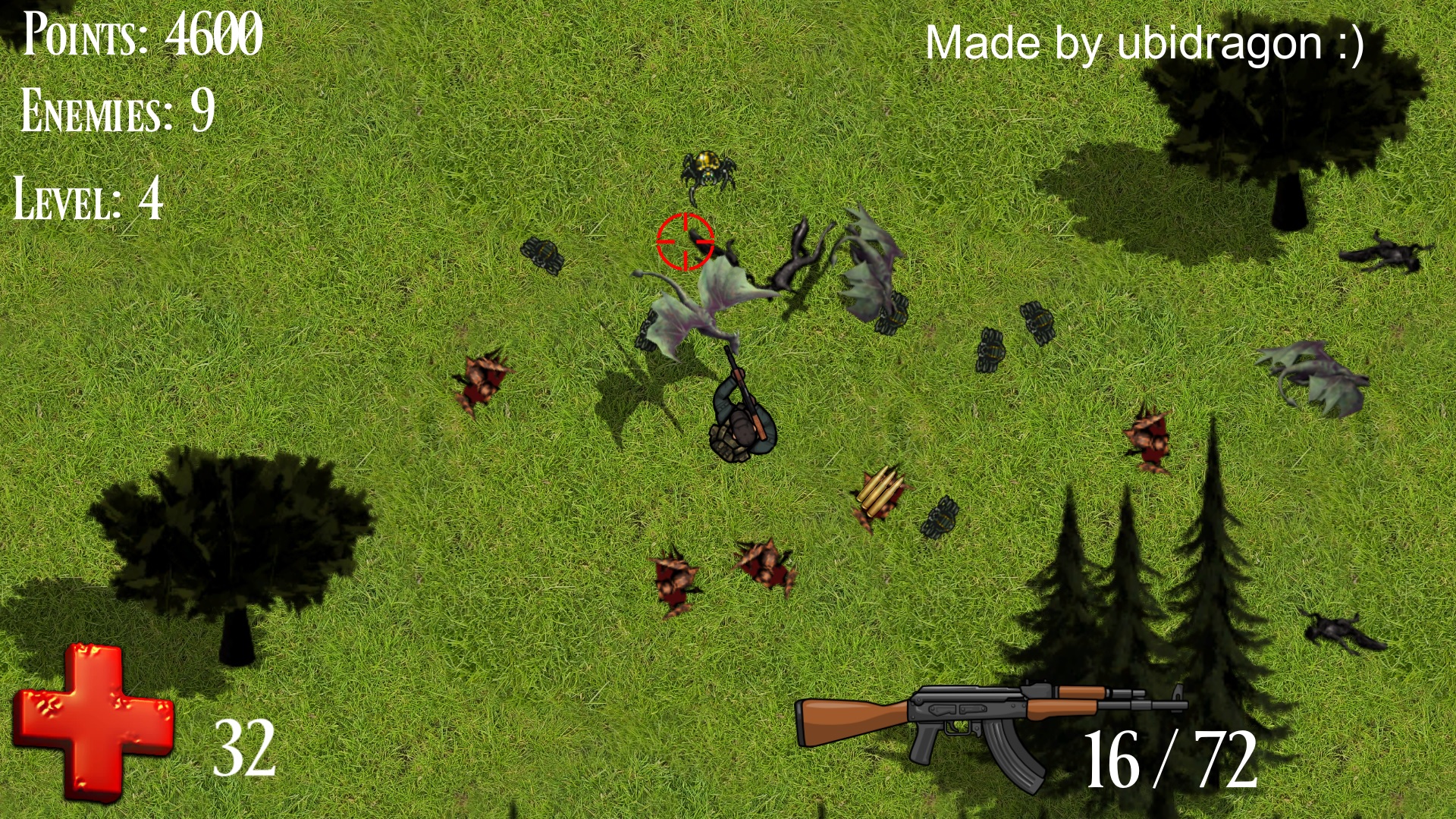Click the Points: 4600 score display
This screenshot has width=1456, height=819.
[140, 34]
